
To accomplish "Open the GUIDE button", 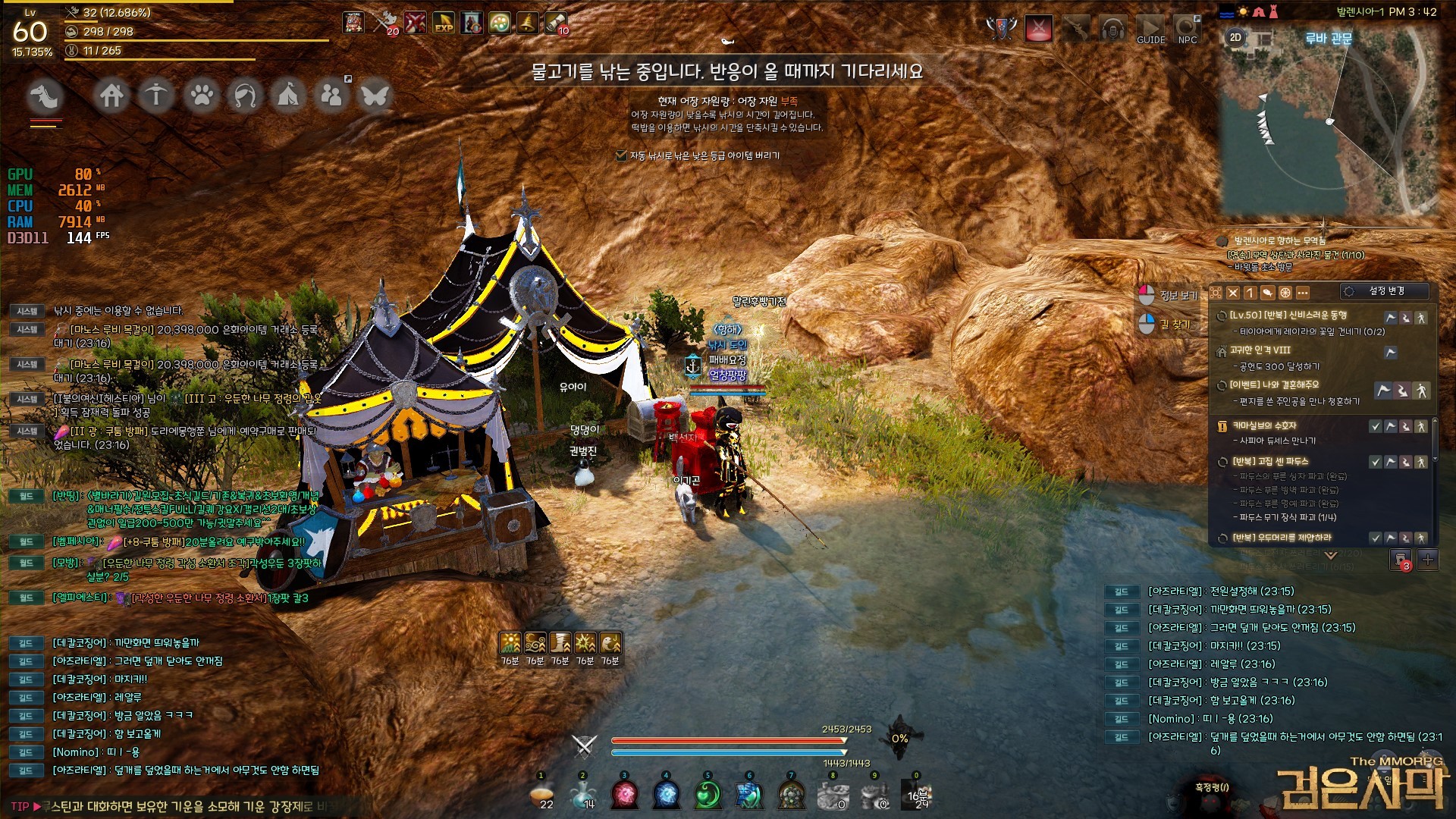I will tap(1150, 30).
